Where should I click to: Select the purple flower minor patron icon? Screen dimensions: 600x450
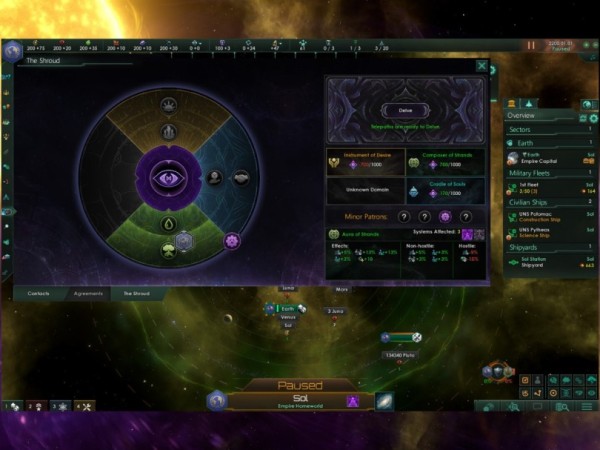click(445, 216)
